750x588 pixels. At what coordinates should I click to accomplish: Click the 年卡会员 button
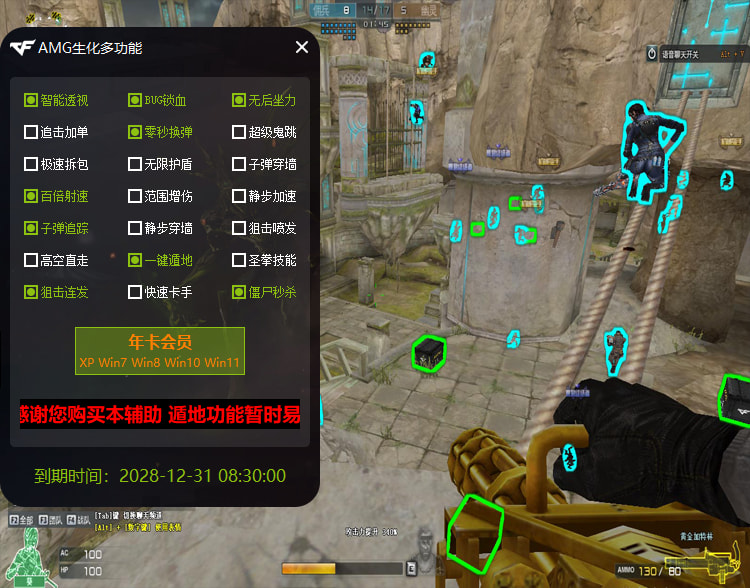[x=160, y=350]
